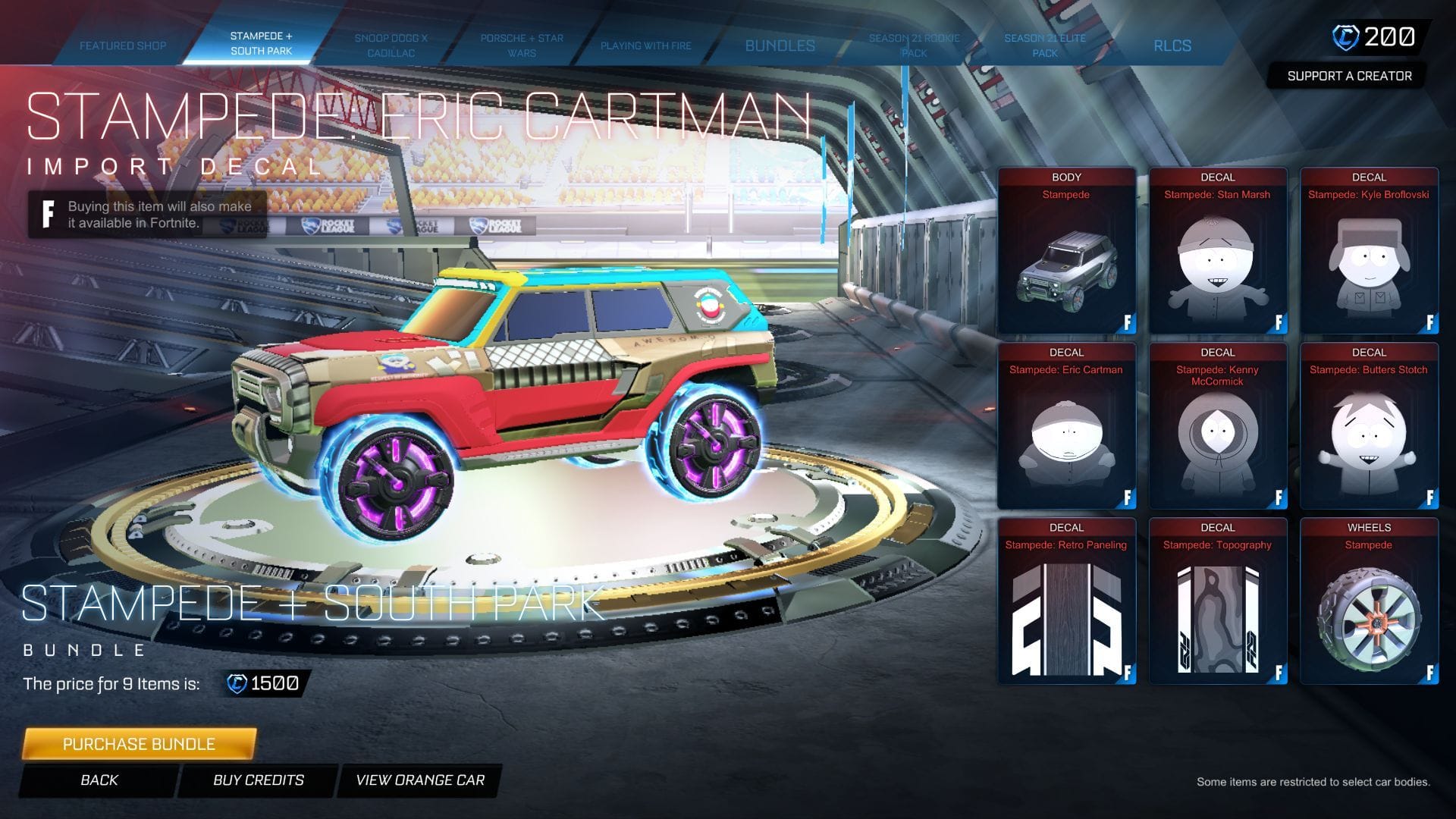Choose the Season 21 Elite Pack tab
Viewport: 1456px width, 819px height.
pos(1045,45)
